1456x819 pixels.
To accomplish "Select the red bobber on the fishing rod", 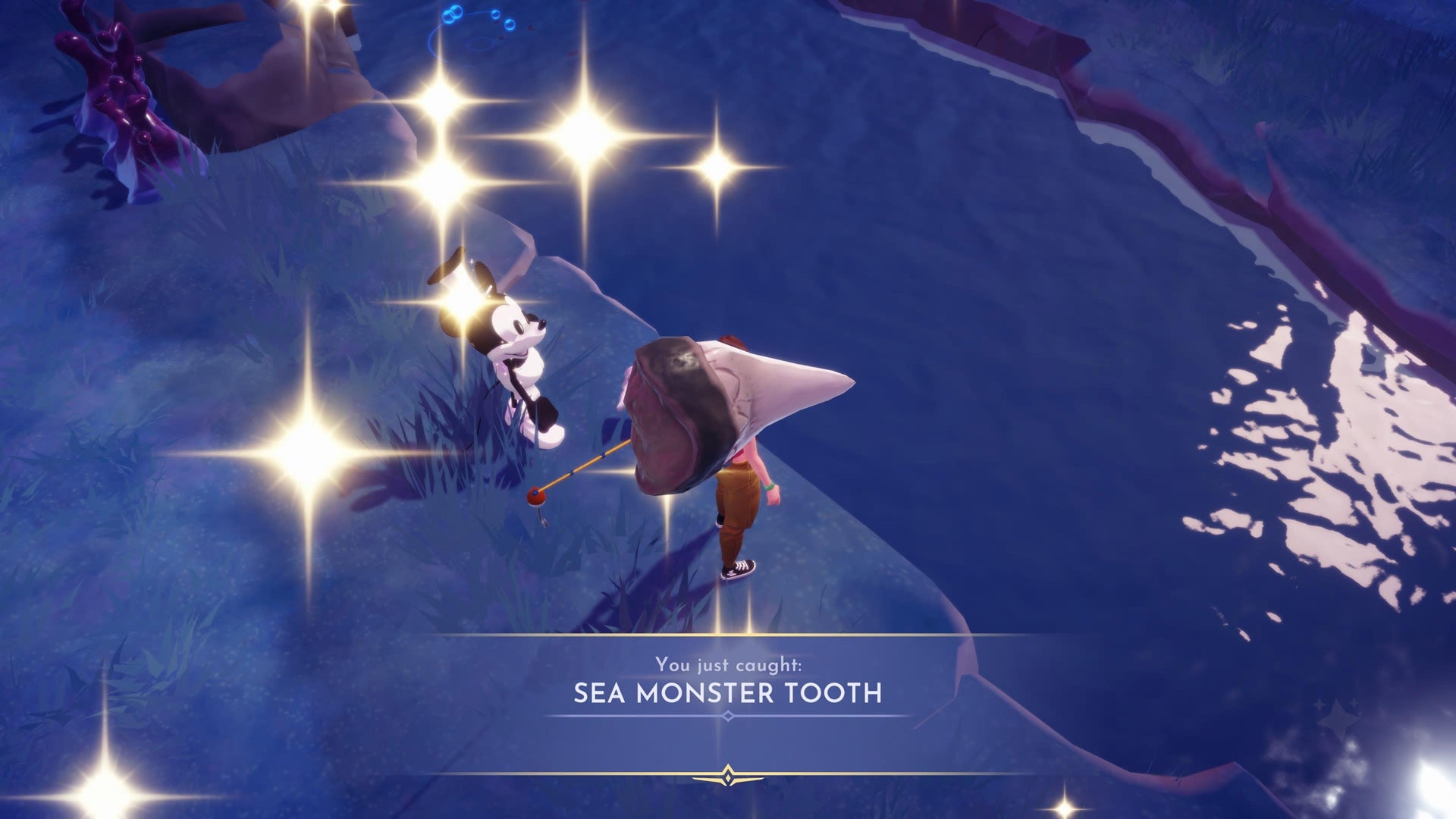I will point(536,498).
